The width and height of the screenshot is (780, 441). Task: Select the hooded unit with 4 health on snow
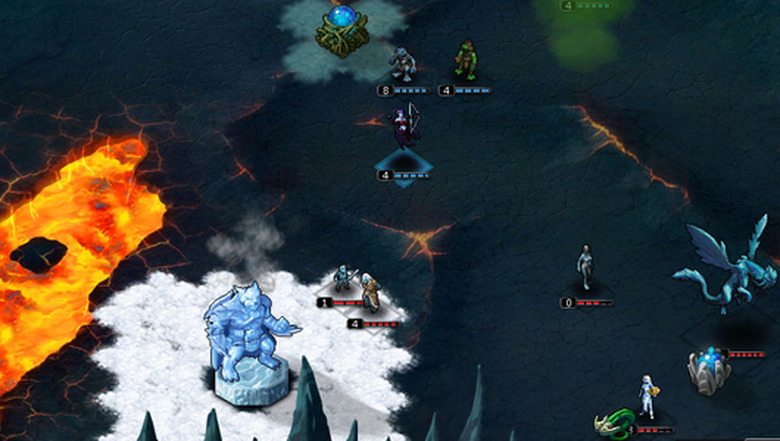click(372, 294)
